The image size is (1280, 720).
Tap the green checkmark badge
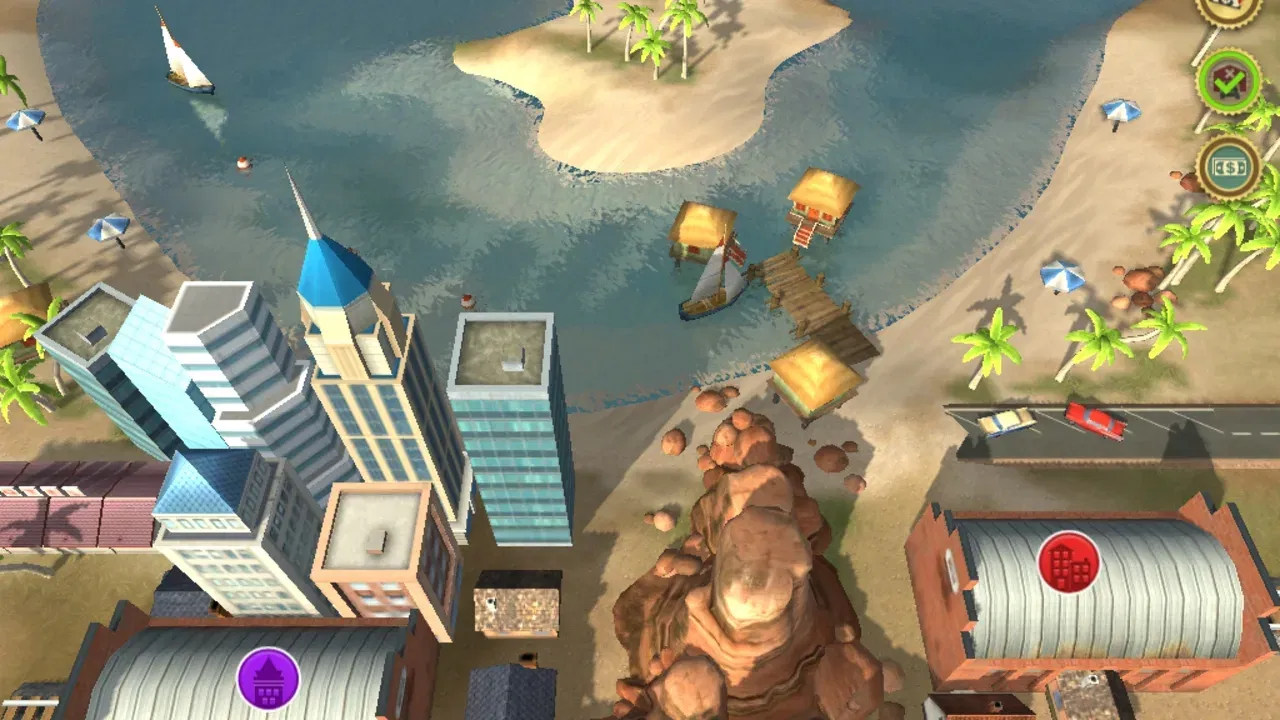coord(1228,83)
